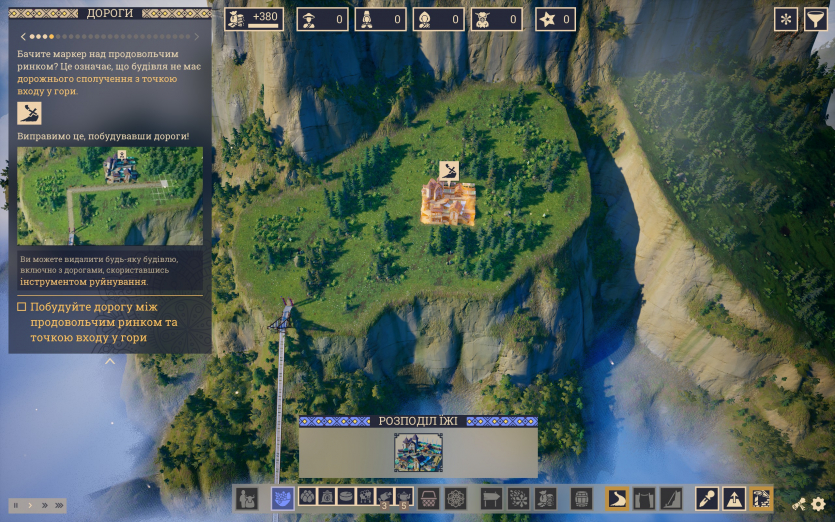Select the food market thumbnail in РОЗПОДІЛ ЇЖІ
The width and height of the screenshot is (835, 522).
point(418,452)
